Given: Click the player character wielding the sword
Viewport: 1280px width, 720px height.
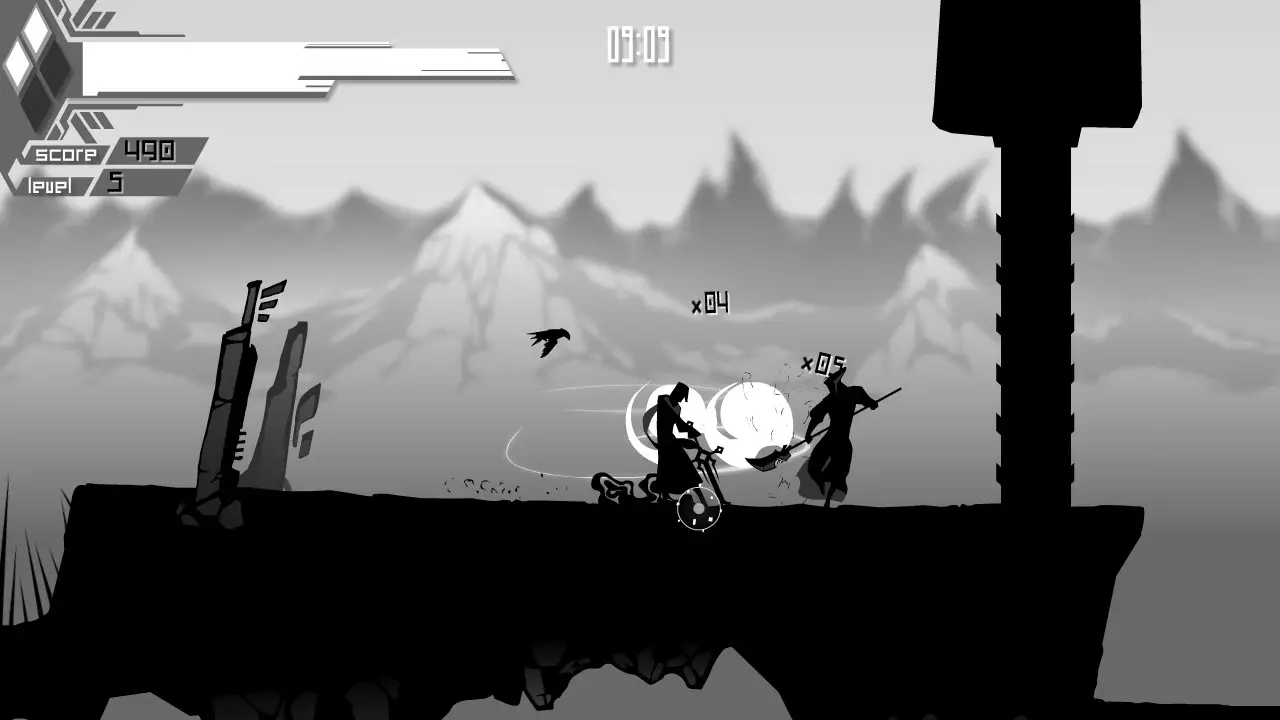Looking at the screenshot, I should click(675, 430).
